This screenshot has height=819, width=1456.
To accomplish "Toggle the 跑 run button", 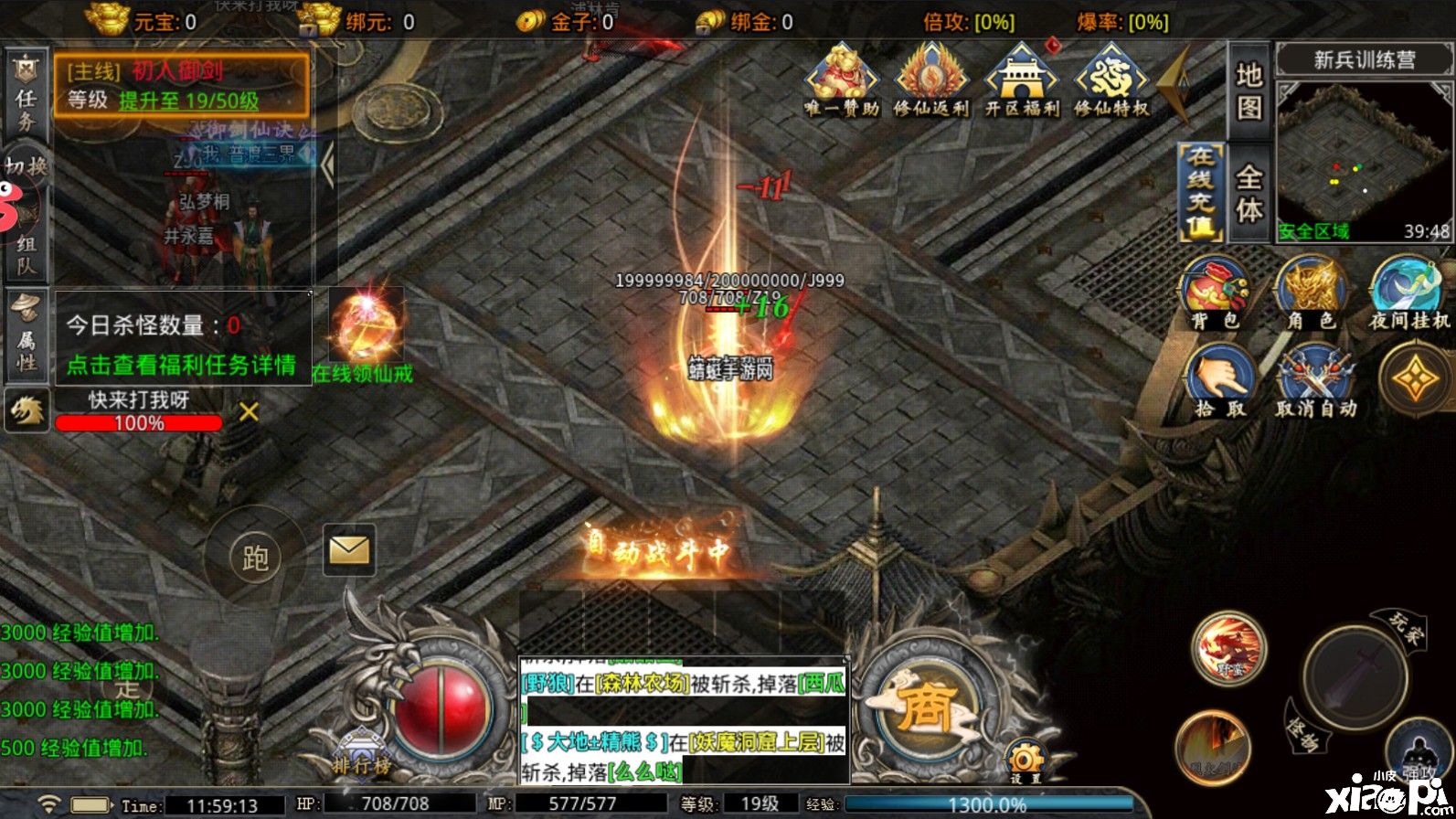I will 255,557.
